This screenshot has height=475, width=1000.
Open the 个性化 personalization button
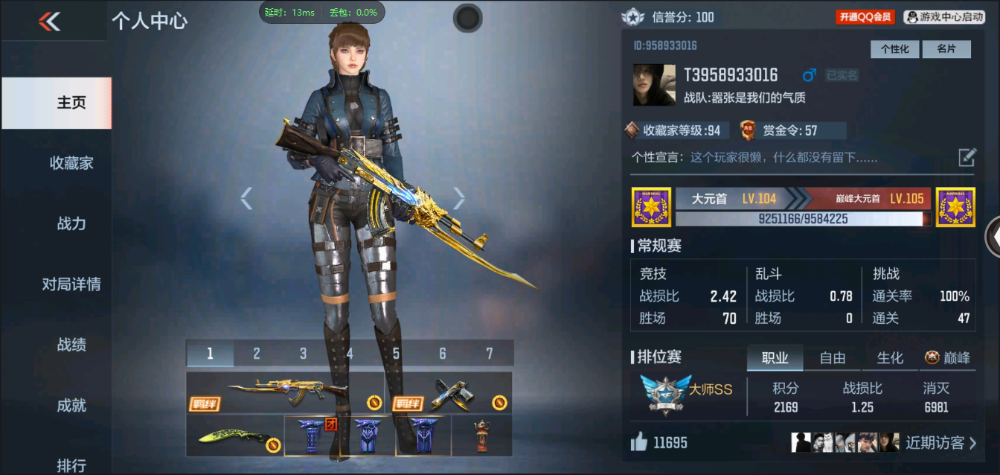(x=895, y=49)
